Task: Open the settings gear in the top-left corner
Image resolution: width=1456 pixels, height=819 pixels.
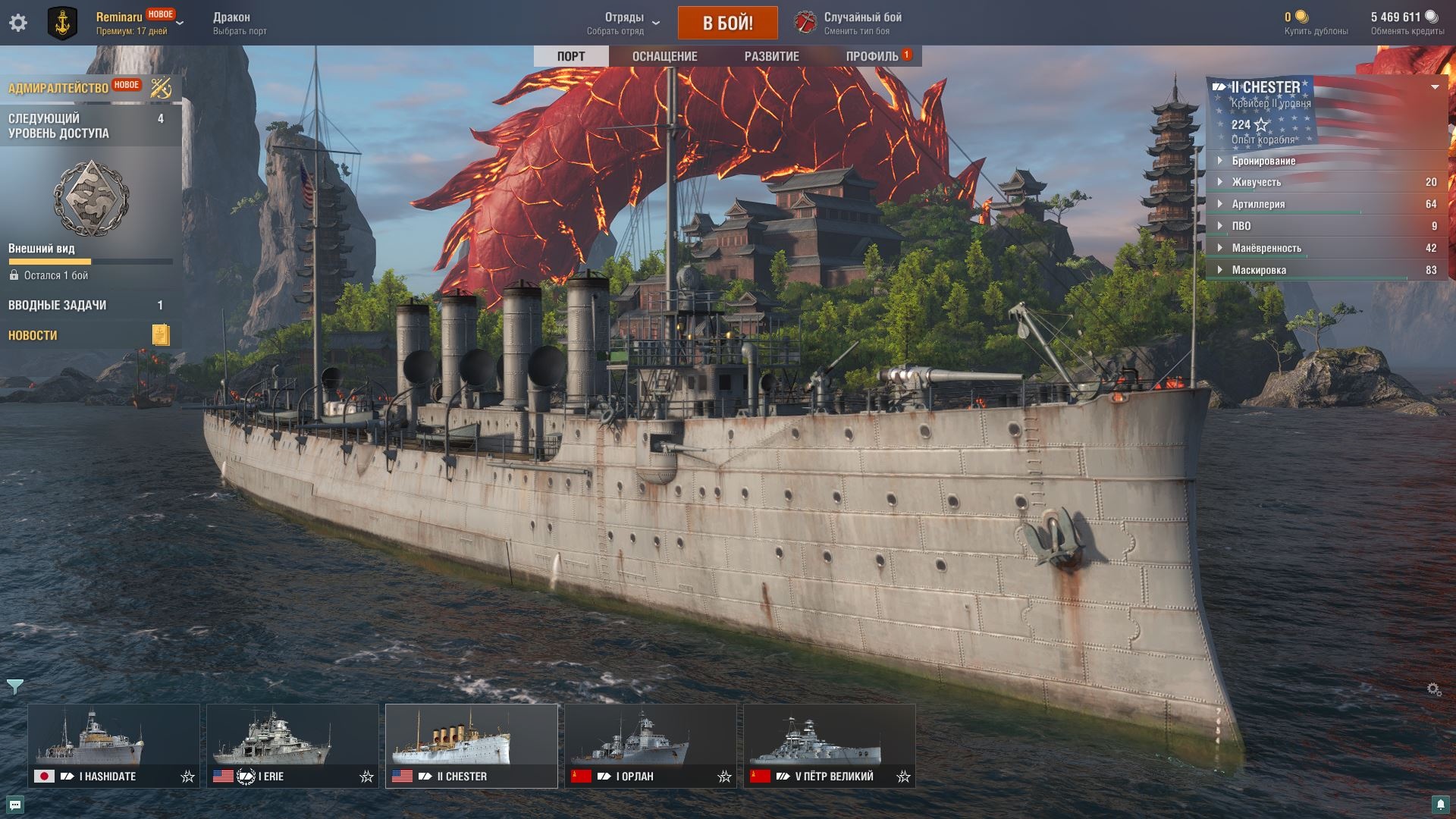Action: click(18, 23)
